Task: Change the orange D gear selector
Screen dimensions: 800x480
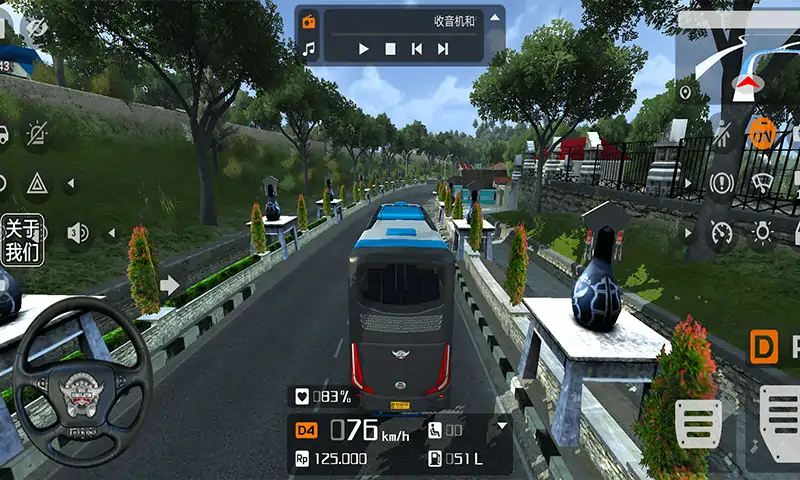Action: 764,348
